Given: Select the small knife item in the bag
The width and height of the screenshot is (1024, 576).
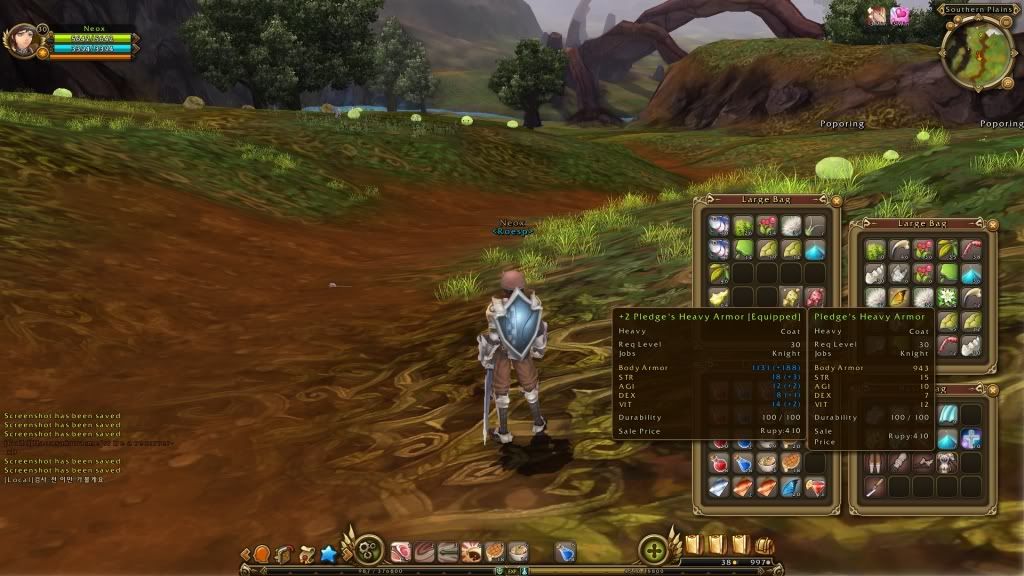Looking at the screenshot, I should pyautogui.click(x=874, y=487).
